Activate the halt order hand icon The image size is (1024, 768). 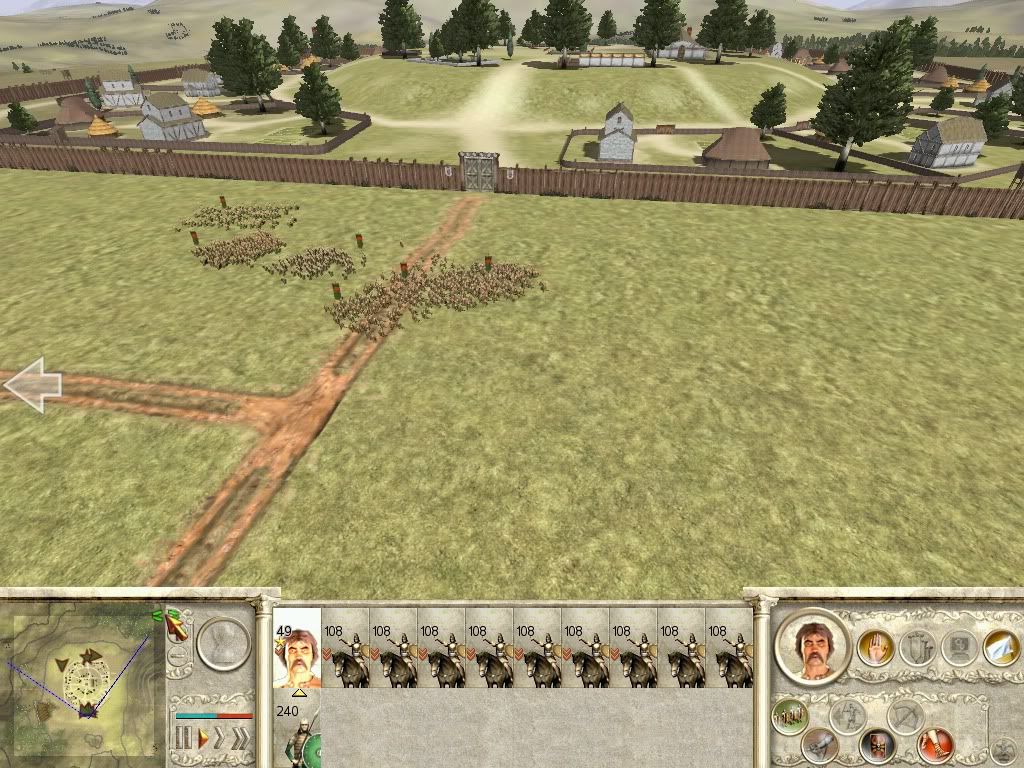[875, 649]
